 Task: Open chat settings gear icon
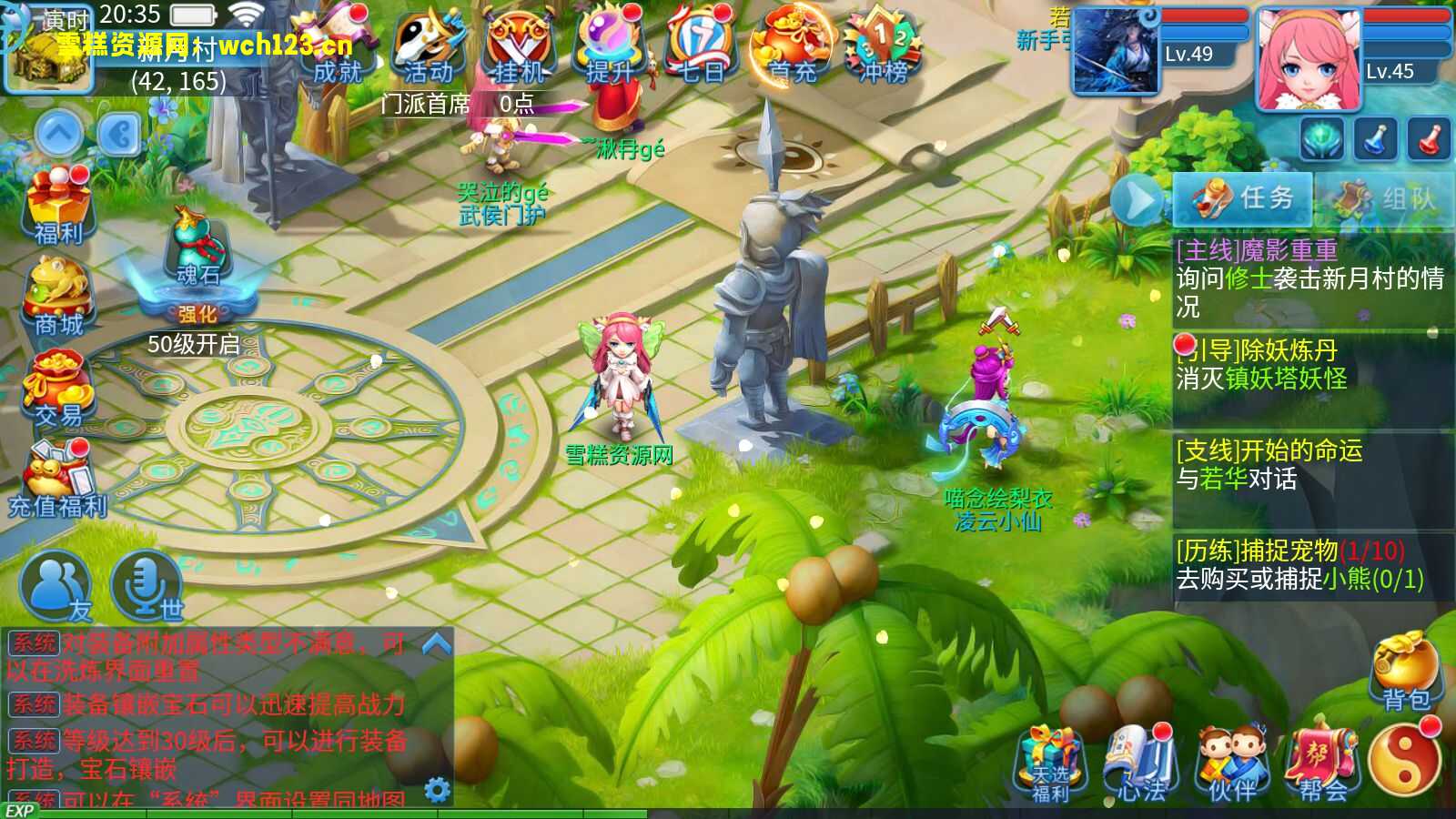(438, 789)
